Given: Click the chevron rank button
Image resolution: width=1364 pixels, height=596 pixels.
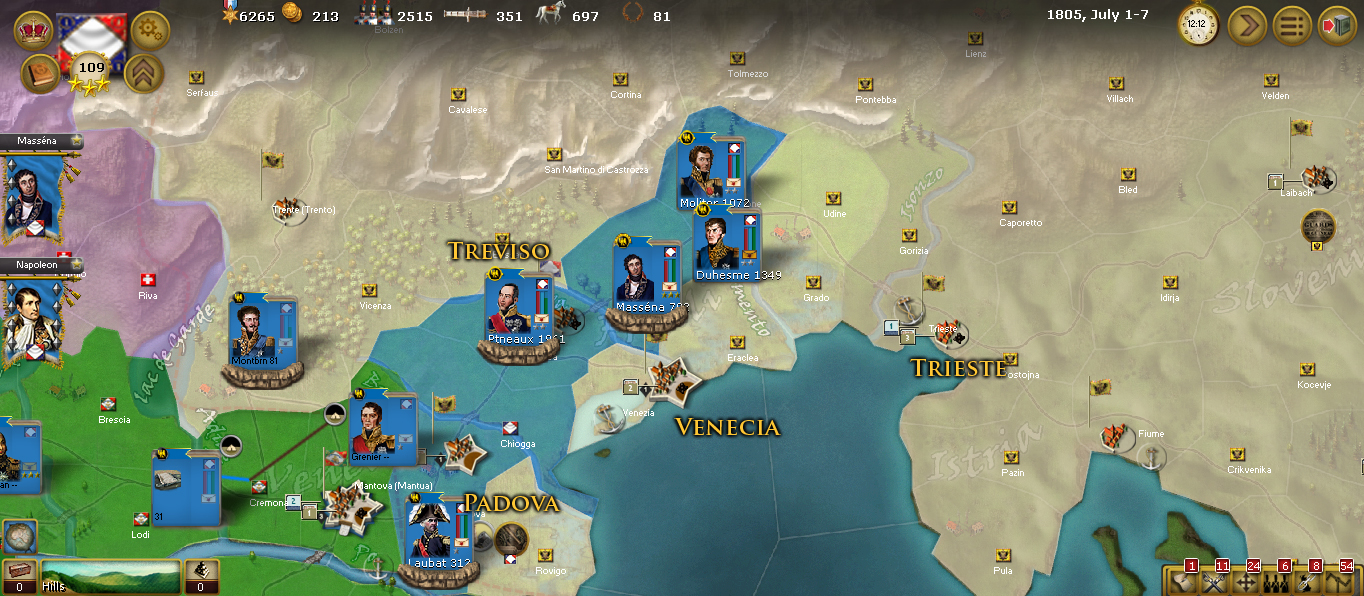Looking at the screenshot, I should pyautogui.click(x=144, y=74).
